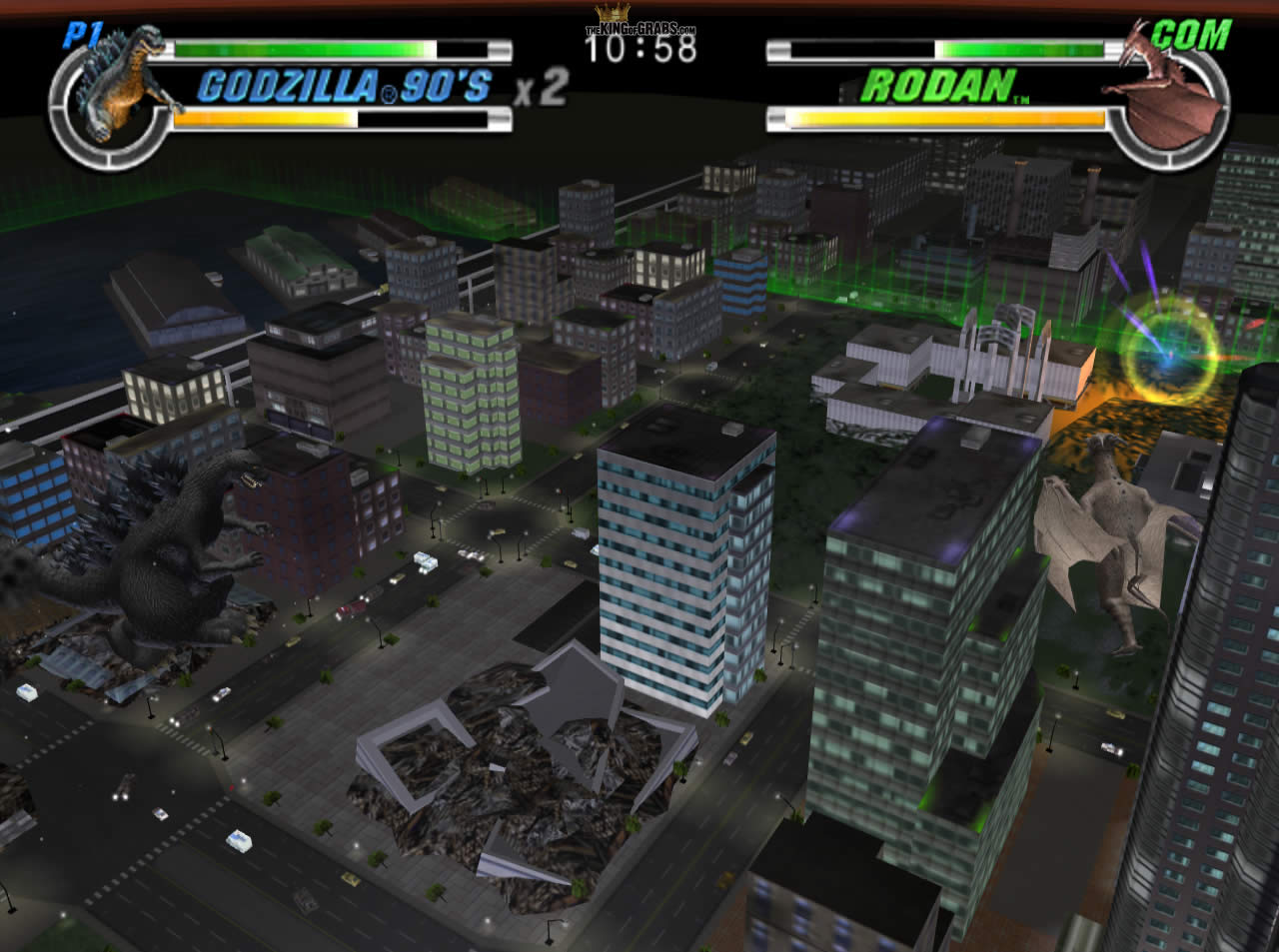Screen dimensions: 1279x952
Task: Click Godzilla's green health bar
Action: pos(300,48)
